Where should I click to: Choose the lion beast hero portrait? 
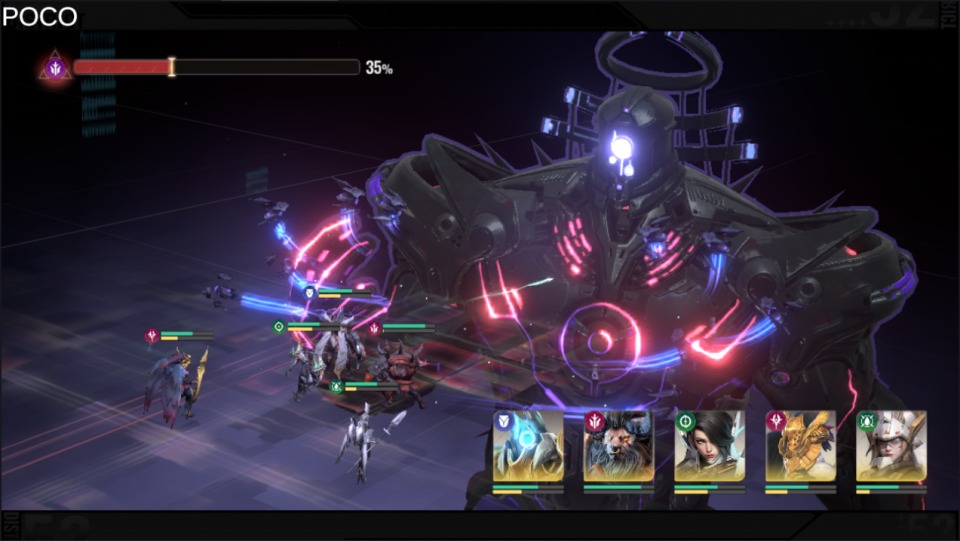619,446
